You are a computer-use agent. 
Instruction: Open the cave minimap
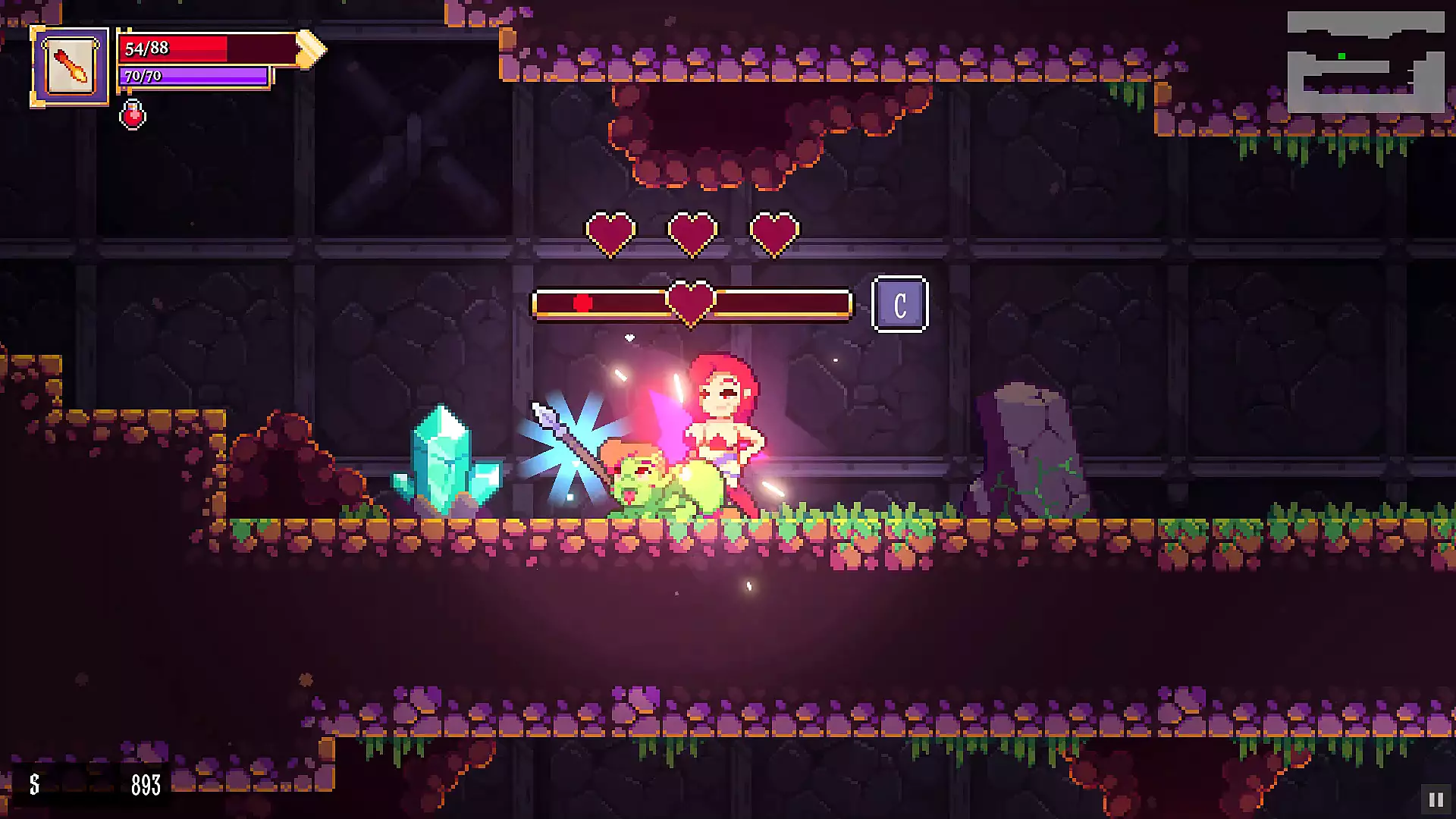click(1365, 62)
